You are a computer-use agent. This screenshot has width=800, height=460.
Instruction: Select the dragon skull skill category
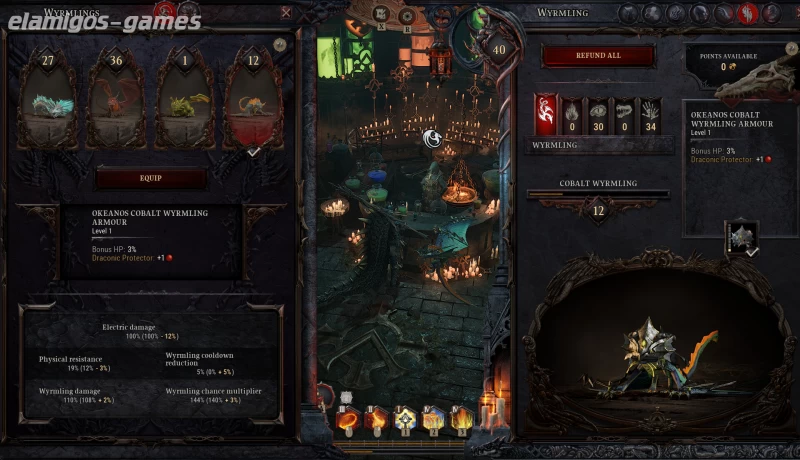[x=624, y=112]
